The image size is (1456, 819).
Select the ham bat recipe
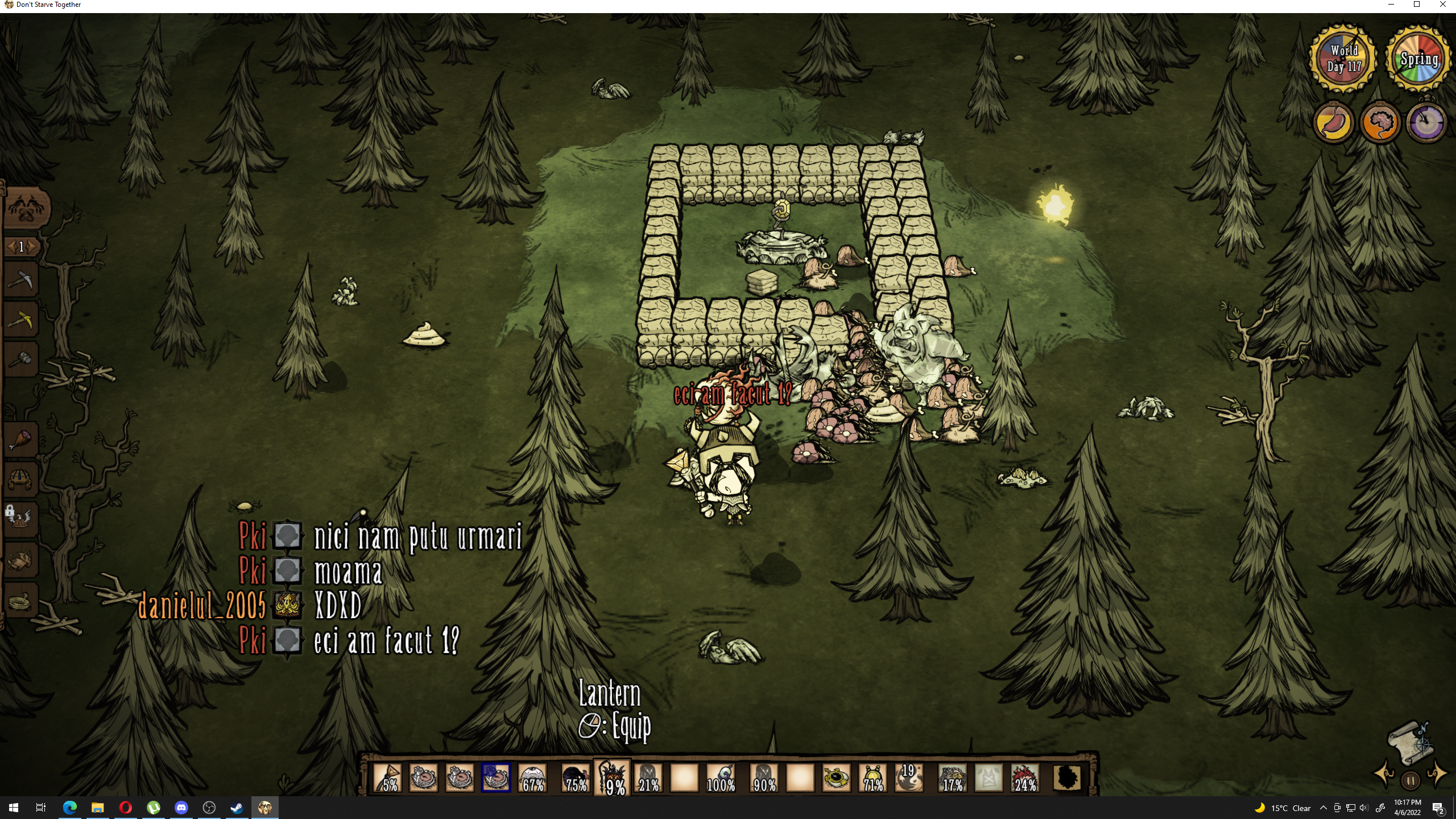(x=21, y=440)
